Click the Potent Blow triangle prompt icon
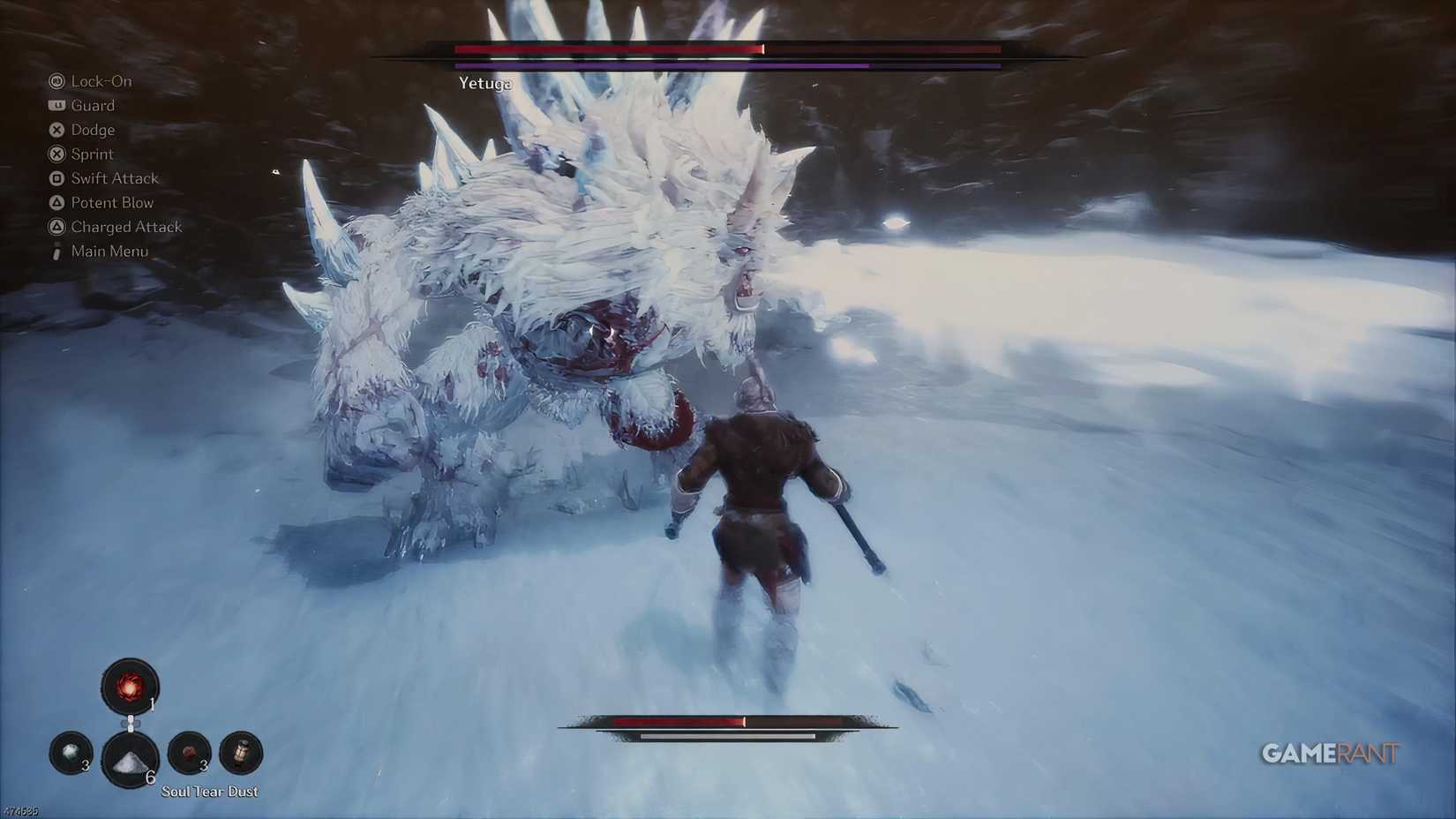This screenshot has width=1456, height=819. coord(56,202)
